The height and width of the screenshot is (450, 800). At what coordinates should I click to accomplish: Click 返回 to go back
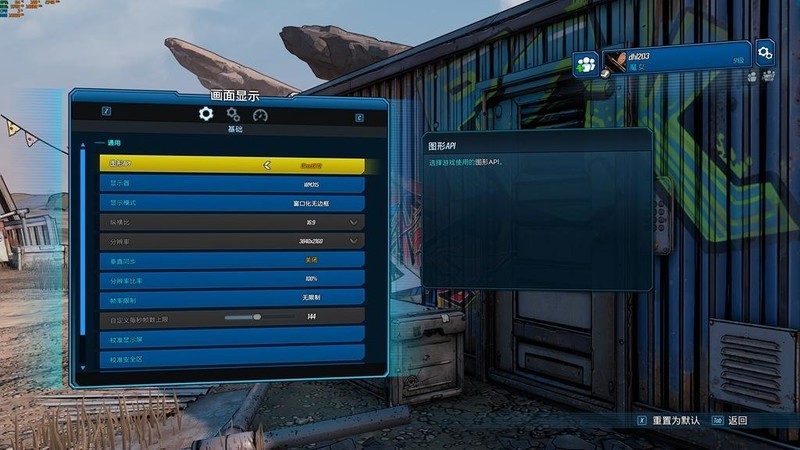[x=737, y=421]
